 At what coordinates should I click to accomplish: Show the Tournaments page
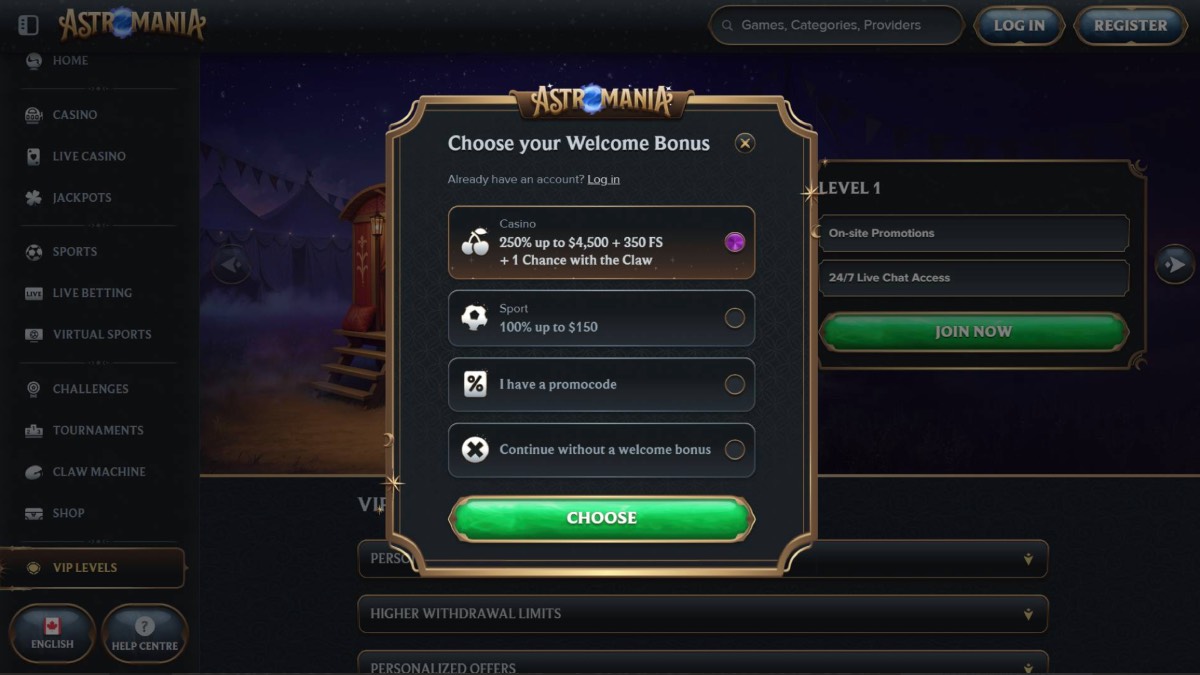coord(98,430)
